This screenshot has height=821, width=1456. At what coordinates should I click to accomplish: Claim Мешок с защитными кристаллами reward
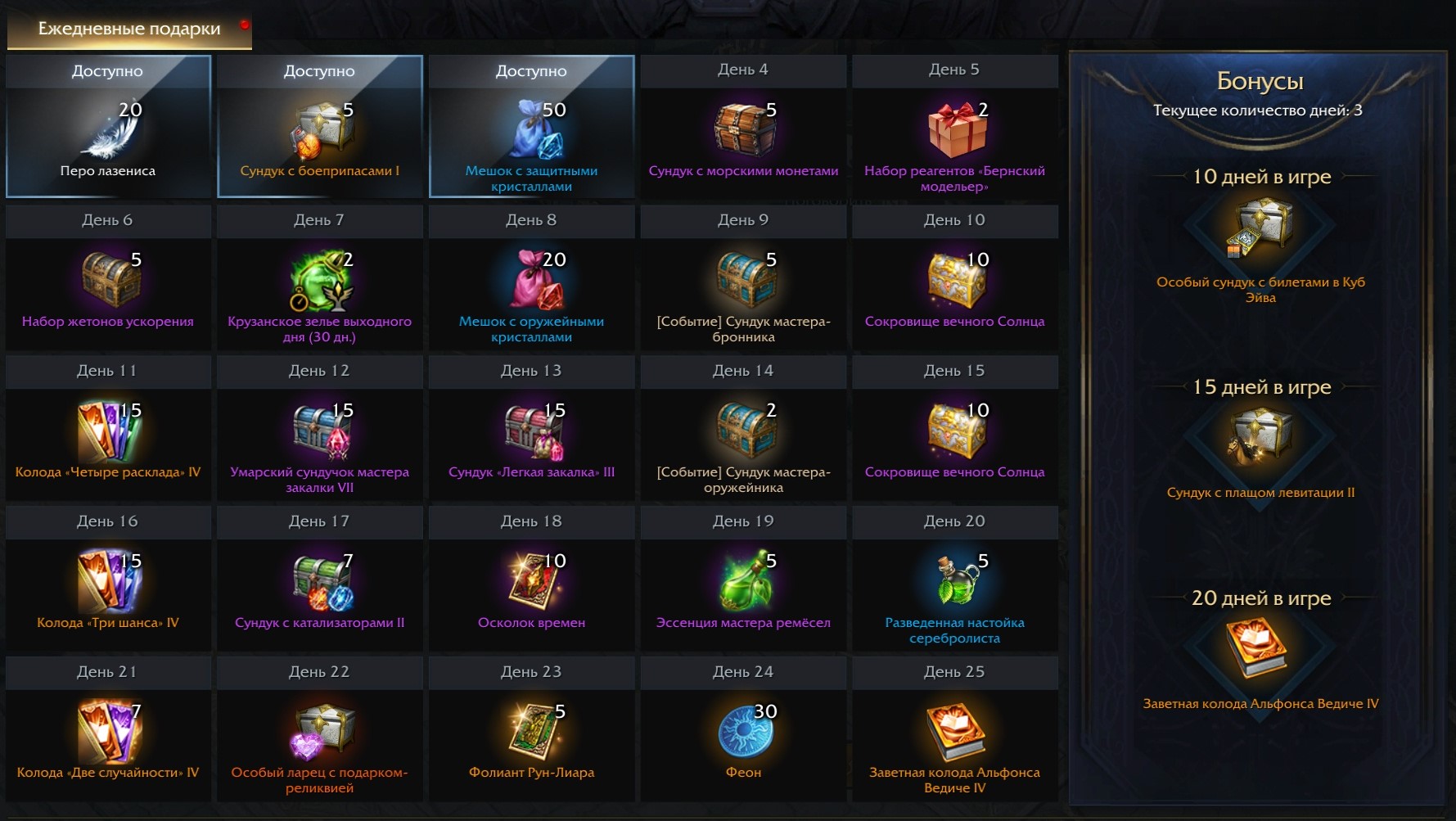tap(531, 133)
